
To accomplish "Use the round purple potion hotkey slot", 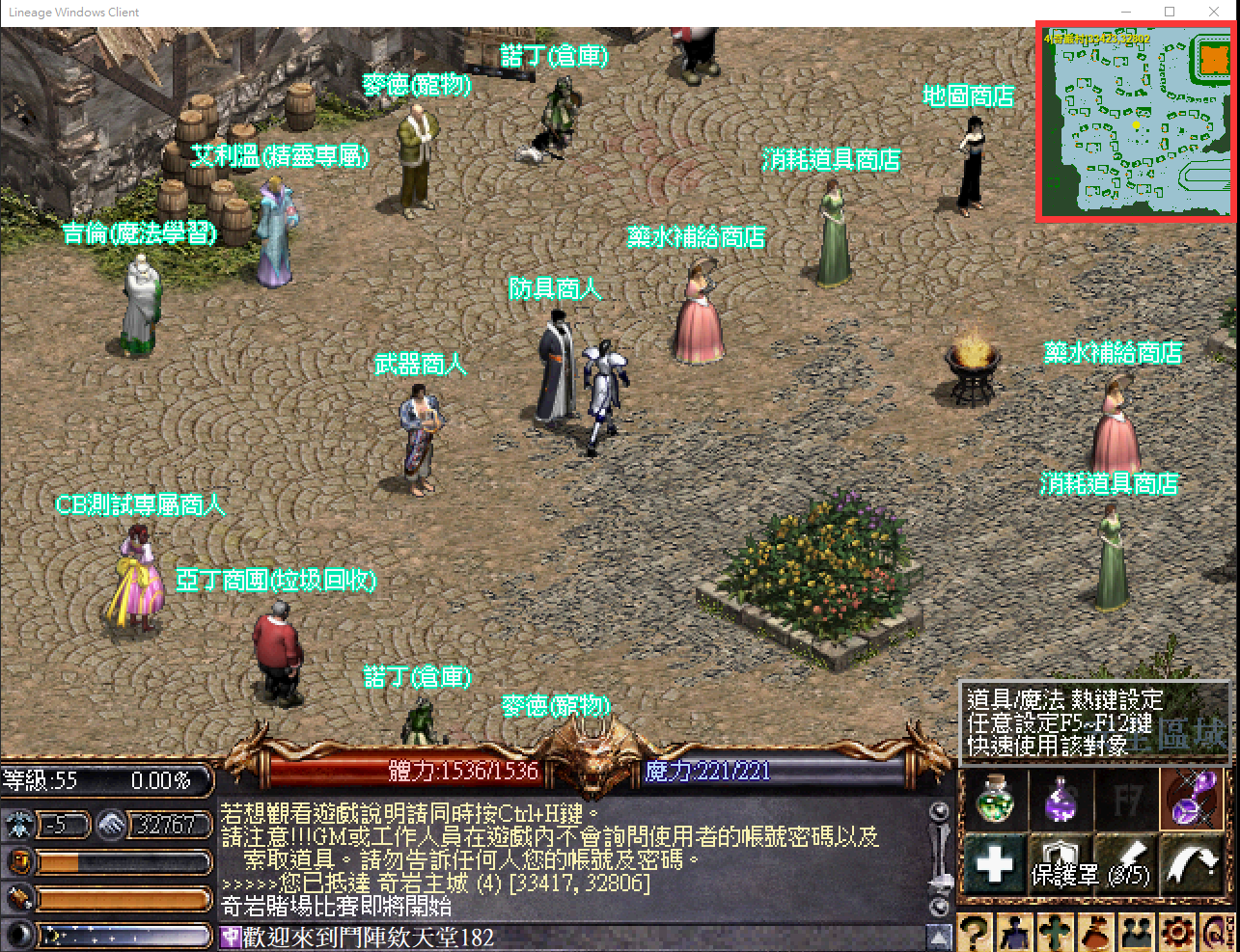I will [1061, 798].
